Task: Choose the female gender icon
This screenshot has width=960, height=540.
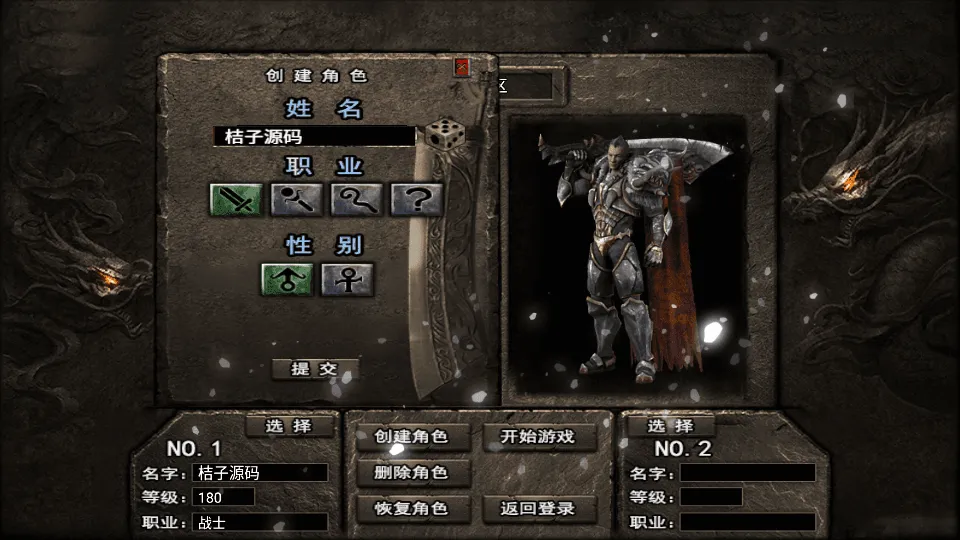Action: click(347, 279)
